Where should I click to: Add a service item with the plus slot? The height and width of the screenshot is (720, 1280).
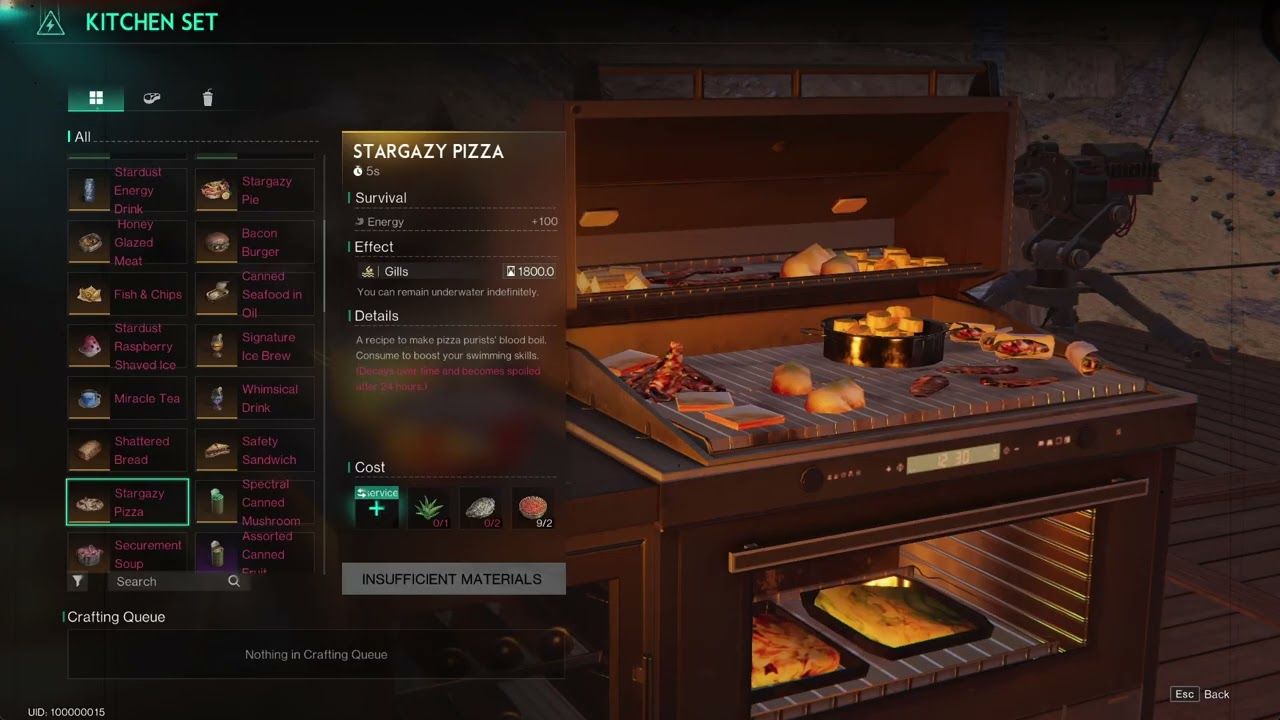[x=376, y=509]
